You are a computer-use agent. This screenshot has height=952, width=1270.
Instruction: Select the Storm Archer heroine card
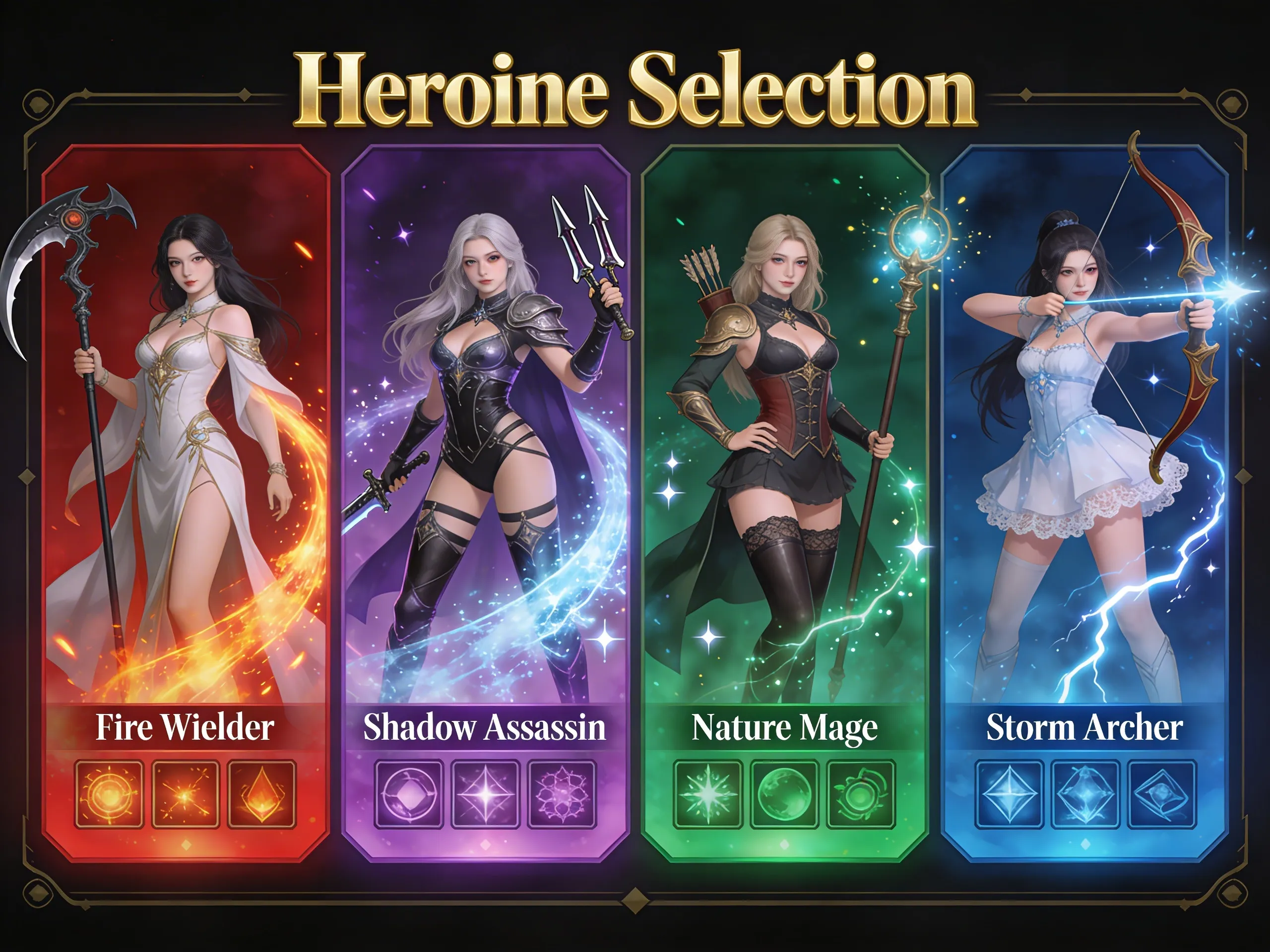pyautogui.click(x=1084, y=436)
